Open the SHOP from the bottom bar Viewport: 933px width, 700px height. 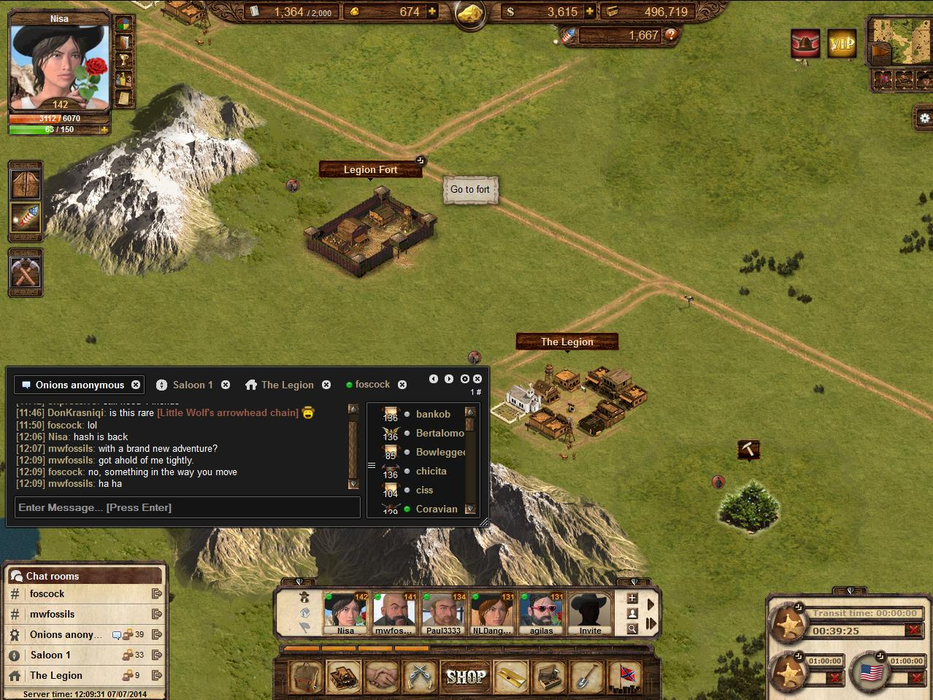[x=466, y=677]
